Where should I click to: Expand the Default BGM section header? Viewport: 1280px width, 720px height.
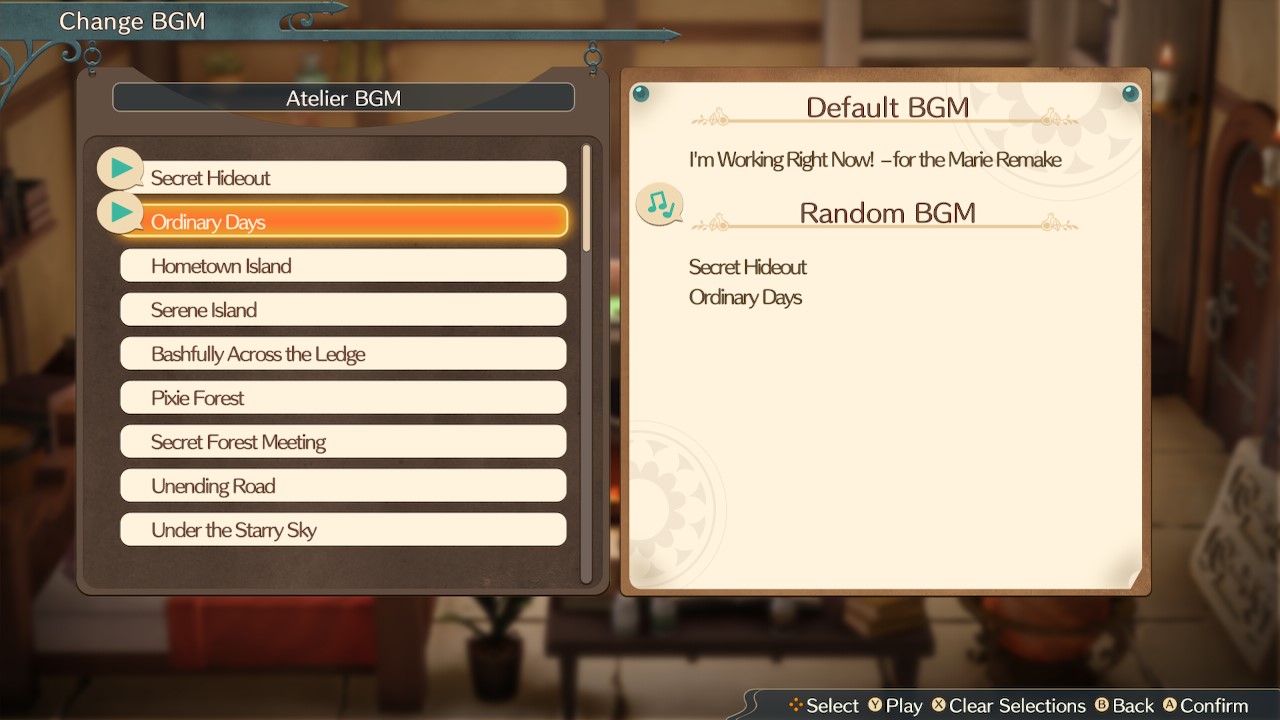(x=888, y=107)
